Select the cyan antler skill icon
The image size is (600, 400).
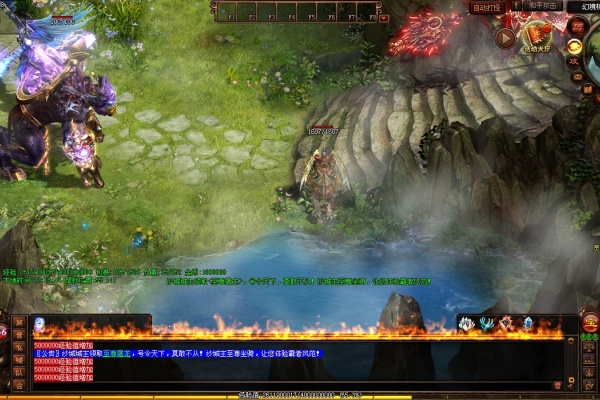[x=486, y=323]
